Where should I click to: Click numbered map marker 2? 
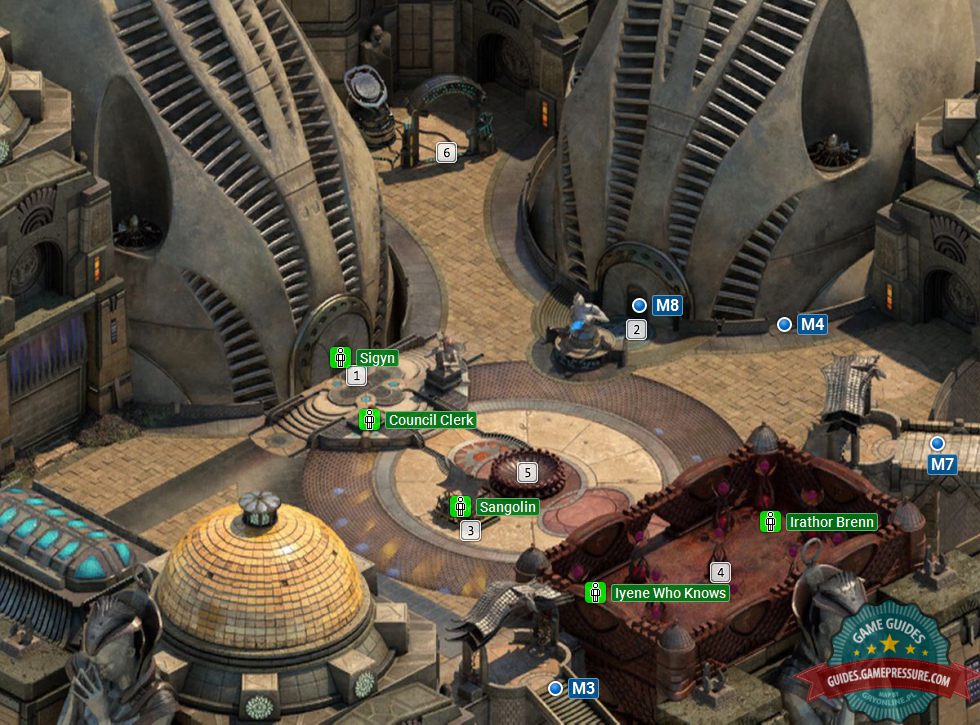(636, 329)
